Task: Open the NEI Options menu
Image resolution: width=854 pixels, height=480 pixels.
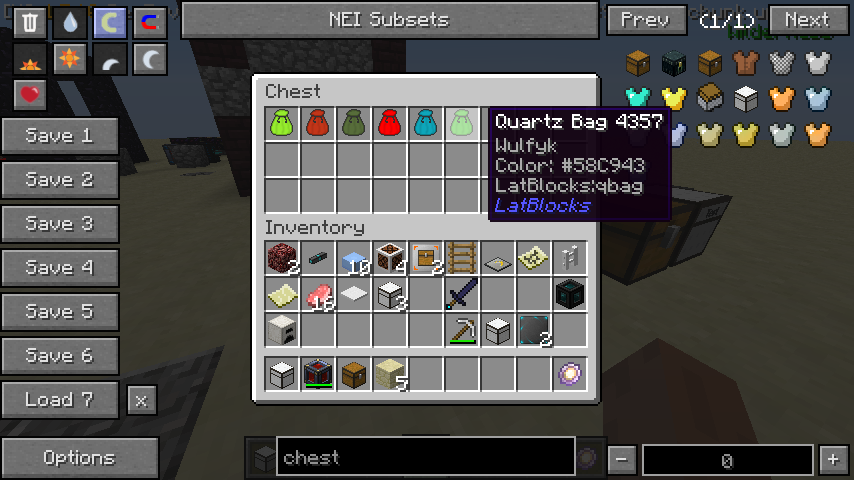Action: (79, 458)
